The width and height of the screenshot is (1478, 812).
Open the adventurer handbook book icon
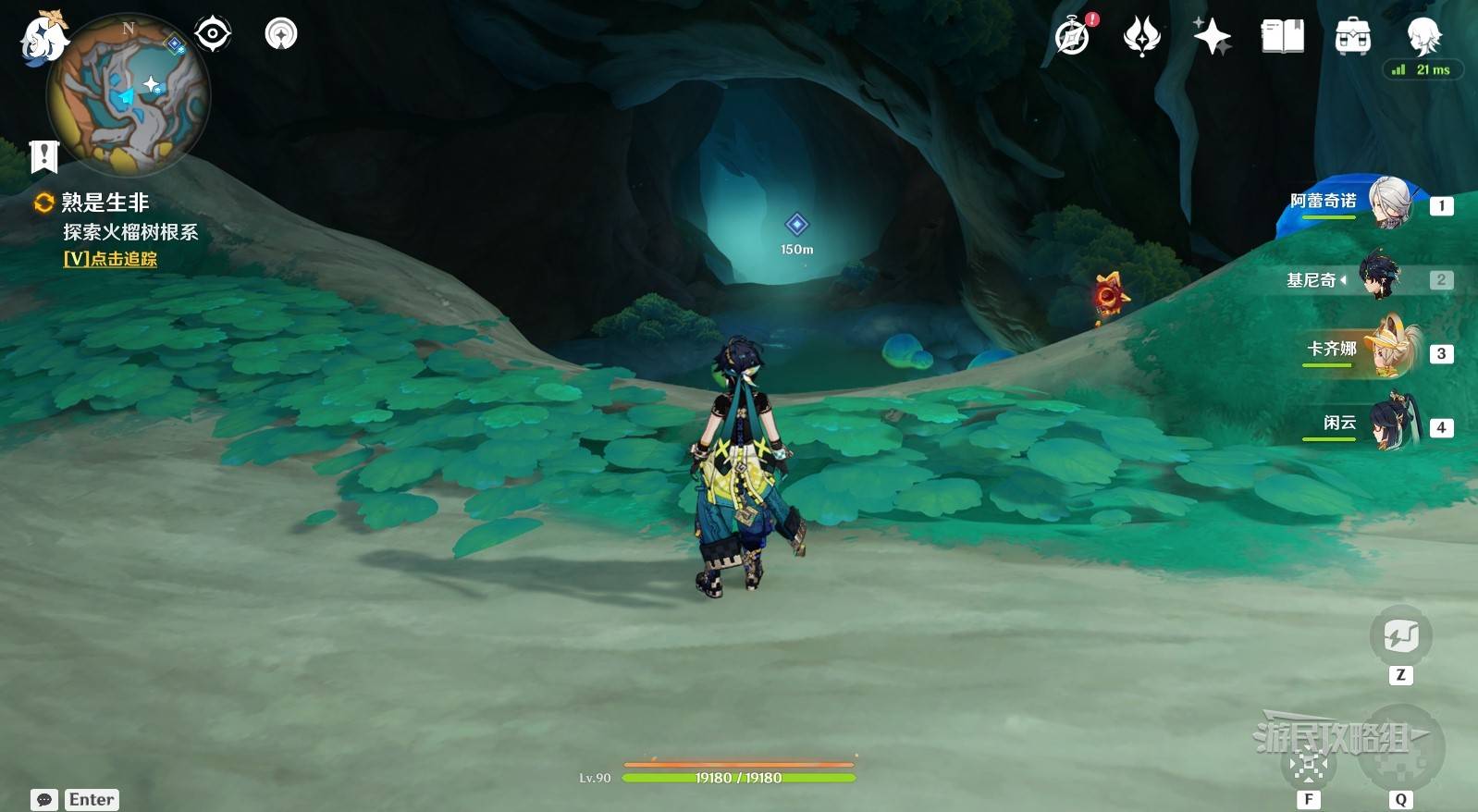click(x=1282, y=37)
